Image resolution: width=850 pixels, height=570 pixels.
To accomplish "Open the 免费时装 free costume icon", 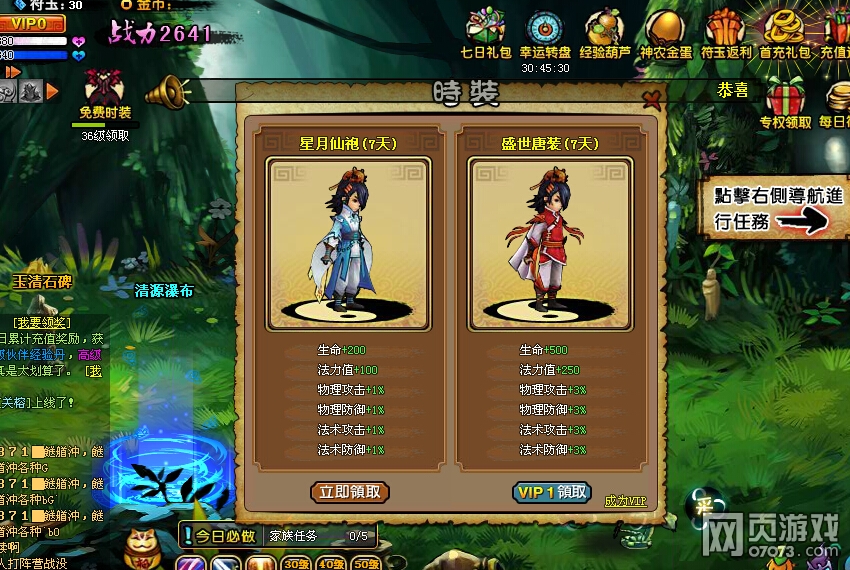I will [x=105, y=92].
